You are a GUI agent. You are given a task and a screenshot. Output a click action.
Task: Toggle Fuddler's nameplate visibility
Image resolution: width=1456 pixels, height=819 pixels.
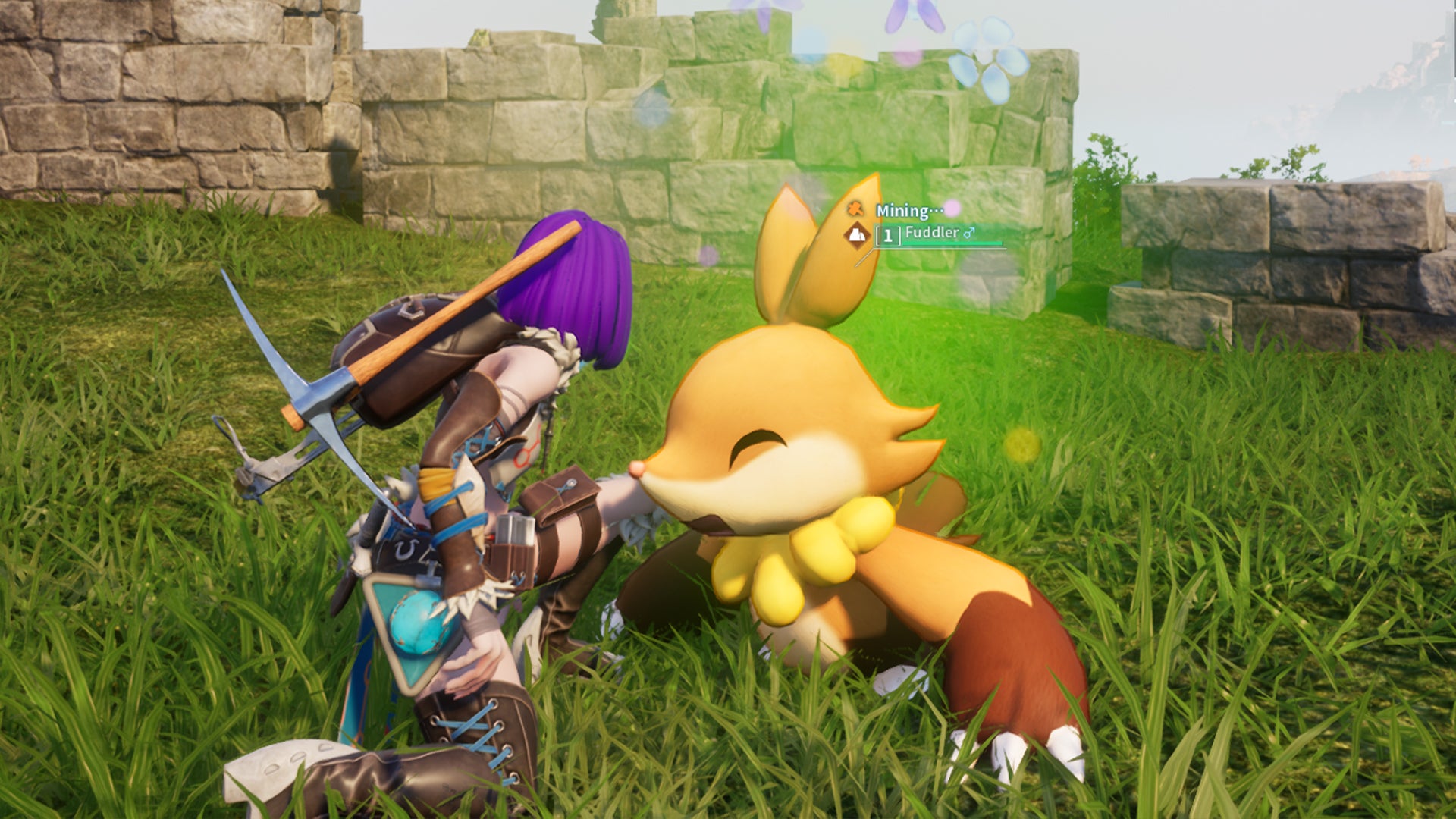[932, 234]
